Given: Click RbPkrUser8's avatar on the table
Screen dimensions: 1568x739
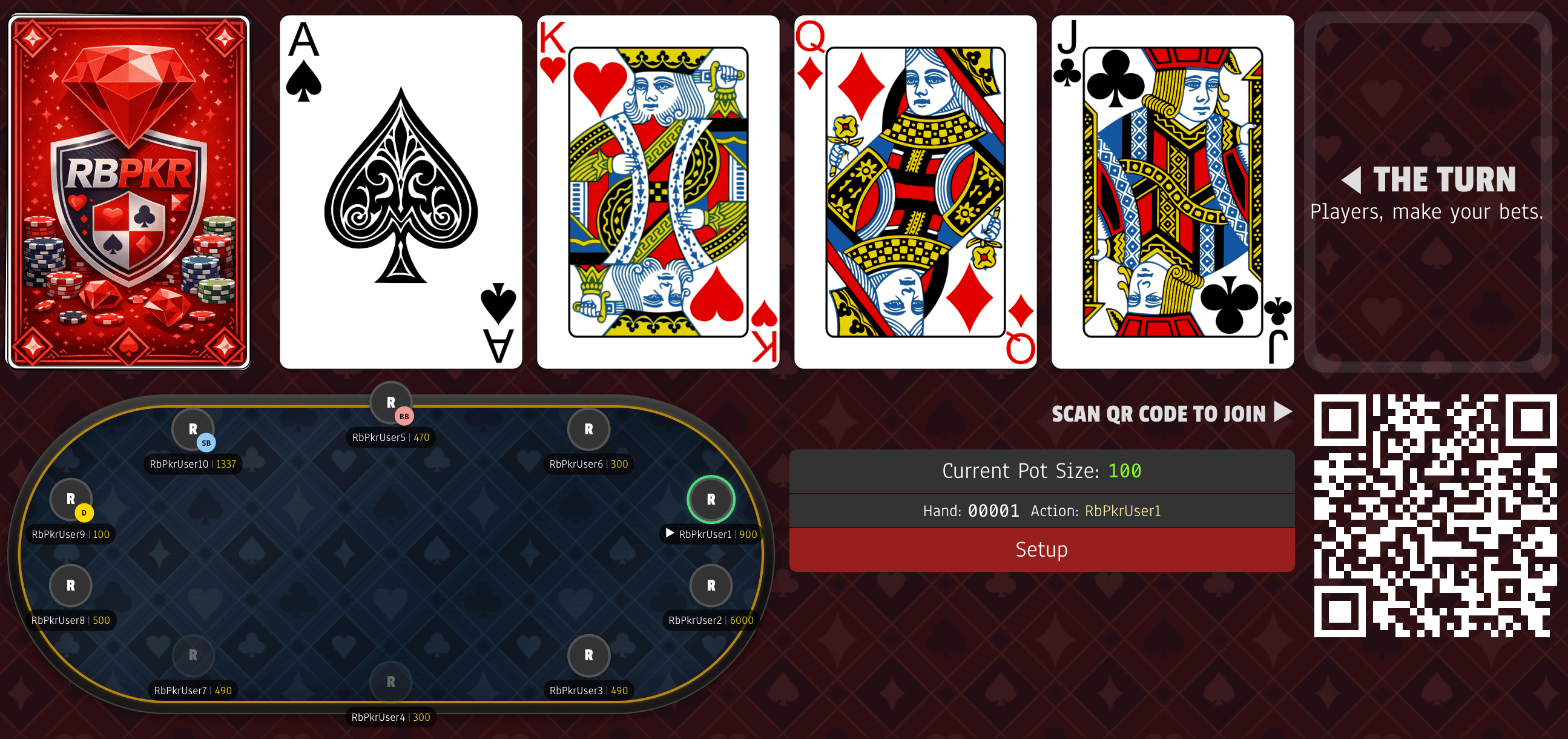Looking at the screenshot, I should point(70,585).
